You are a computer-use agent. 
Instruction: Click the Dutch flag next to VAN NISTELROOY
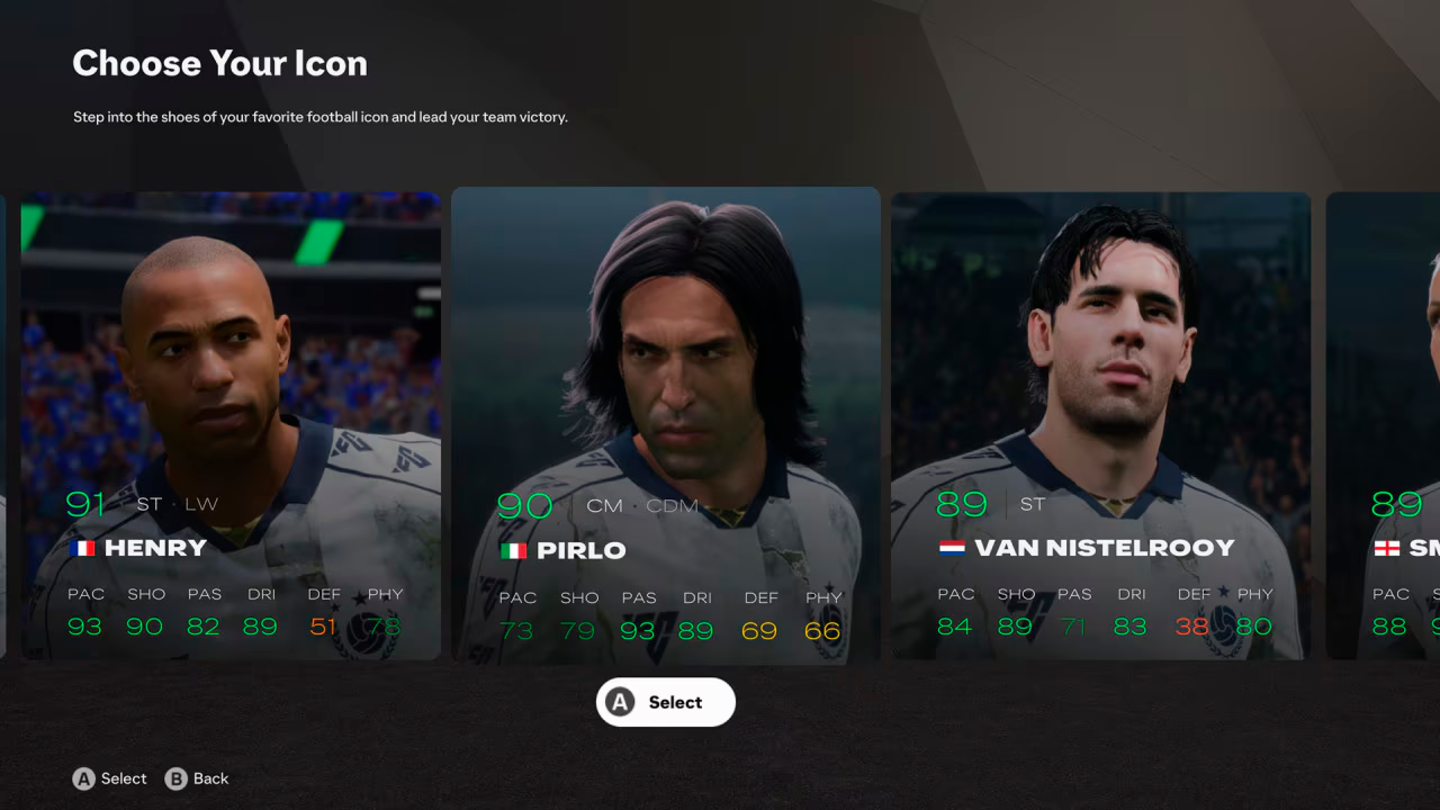(950, 547)
